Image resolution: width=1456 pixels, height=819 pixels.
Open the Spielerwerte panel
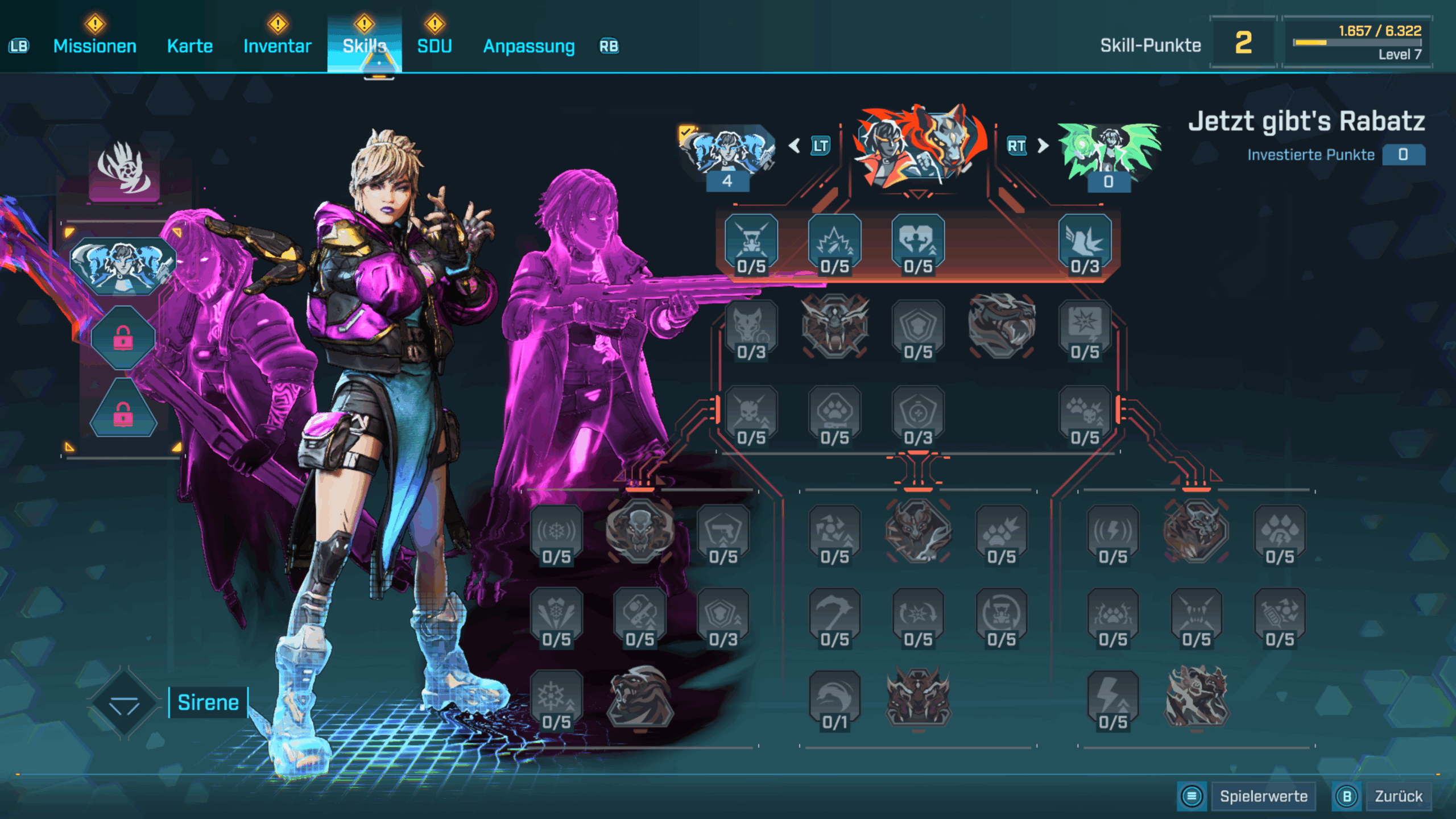pos(1263,796)
